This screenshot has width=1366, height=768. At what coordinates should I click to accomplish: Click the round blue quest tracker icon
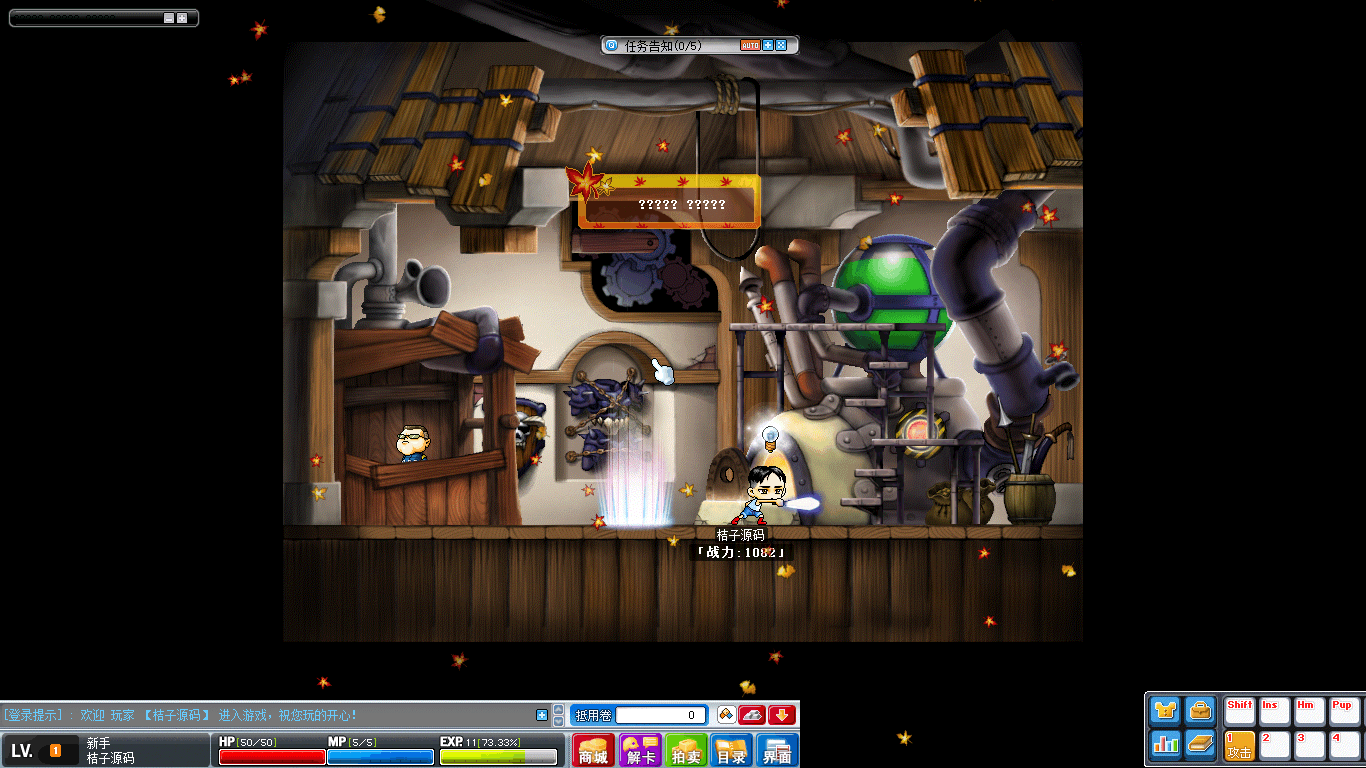point(612,45)
